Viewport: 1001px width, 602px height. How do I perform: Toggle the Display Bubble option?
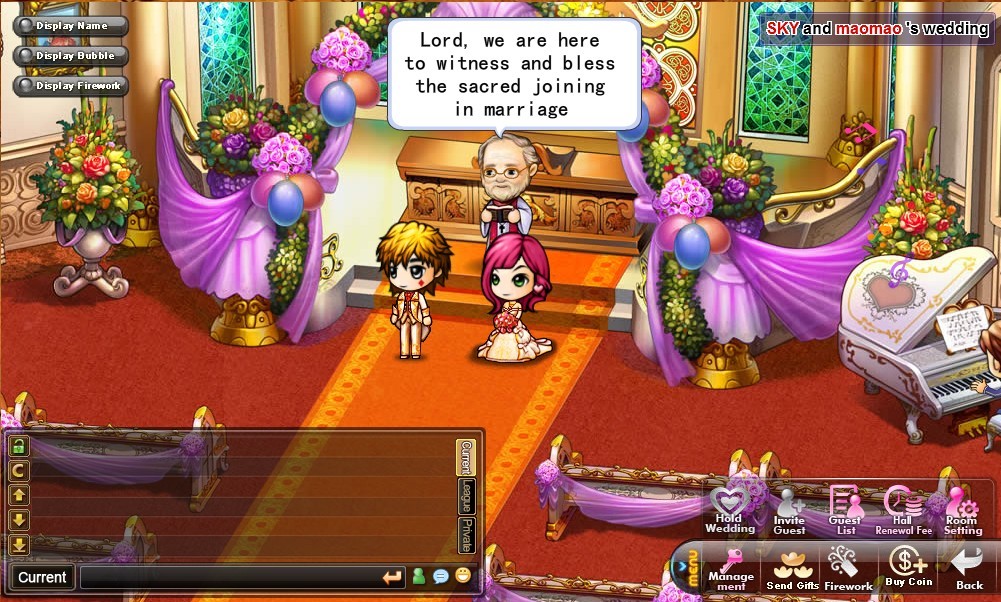click(70, 56)
